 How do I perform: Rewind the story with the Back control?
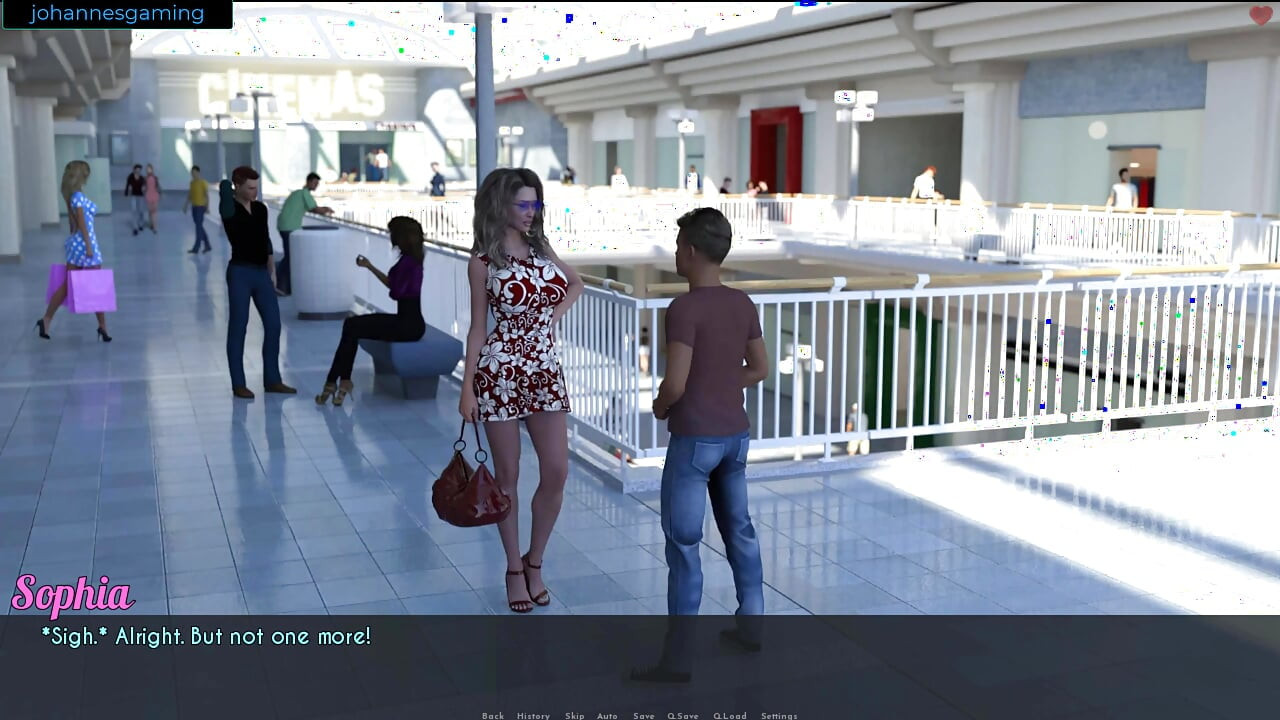click(493, 716)
